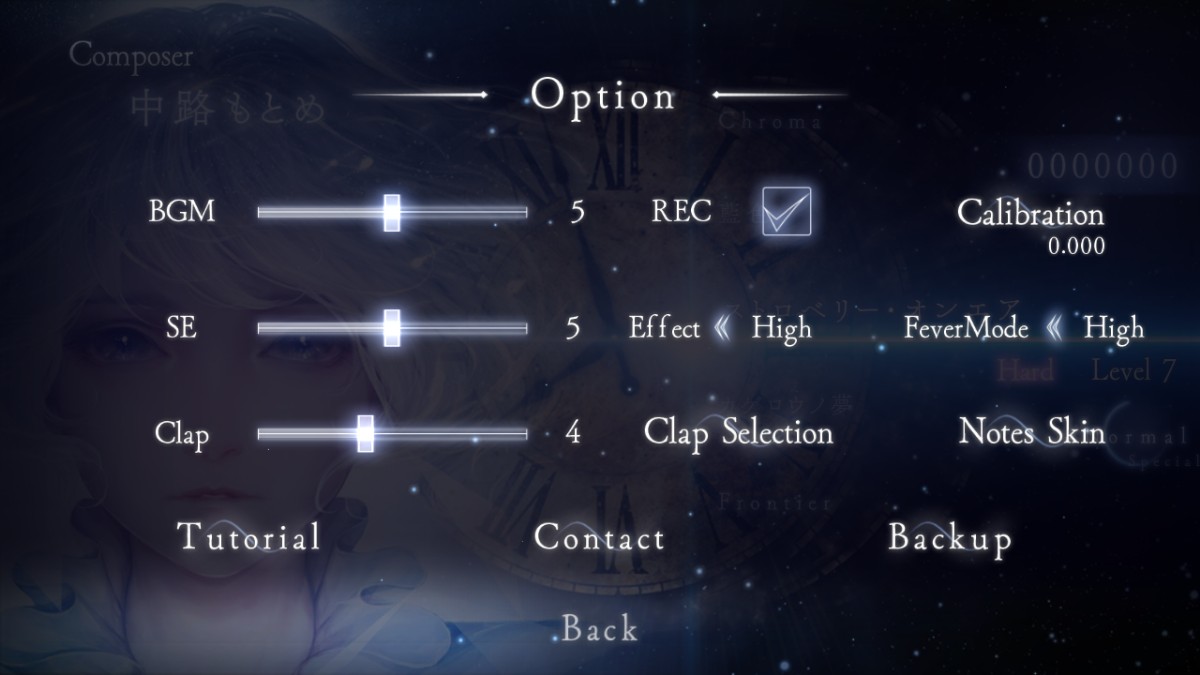Open the Backup menu
Viewport: 1200px width, 675px height.
click(950, 538)
